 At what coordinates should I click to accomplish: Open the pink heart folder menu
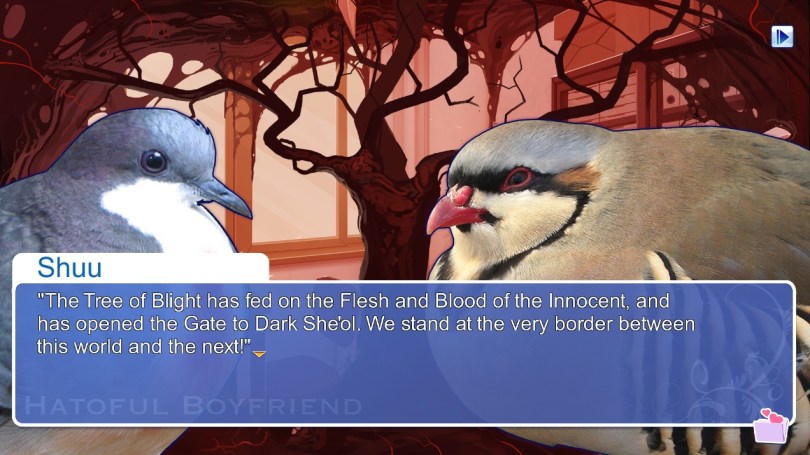pyautogui.click(x=771, y=426)
